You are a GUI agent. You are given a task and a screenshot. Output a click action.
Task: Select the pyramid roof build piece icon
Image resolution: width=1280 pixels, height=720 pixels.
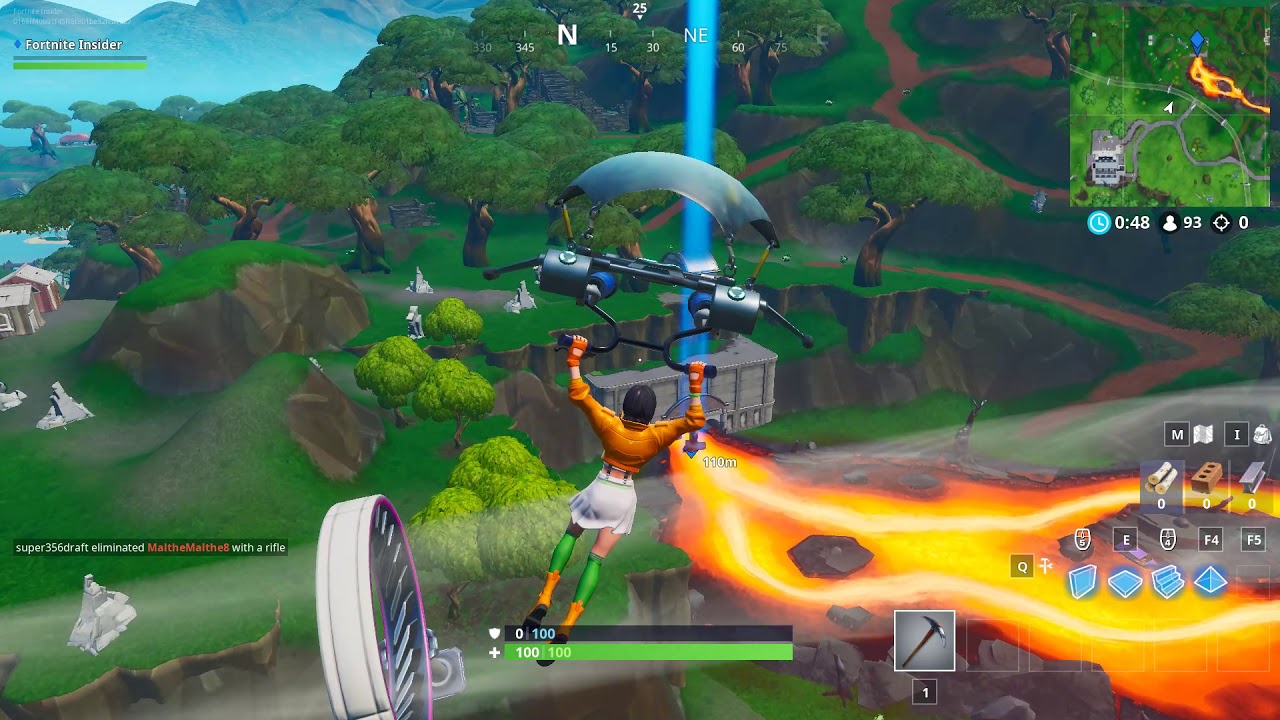(1208, 580)
